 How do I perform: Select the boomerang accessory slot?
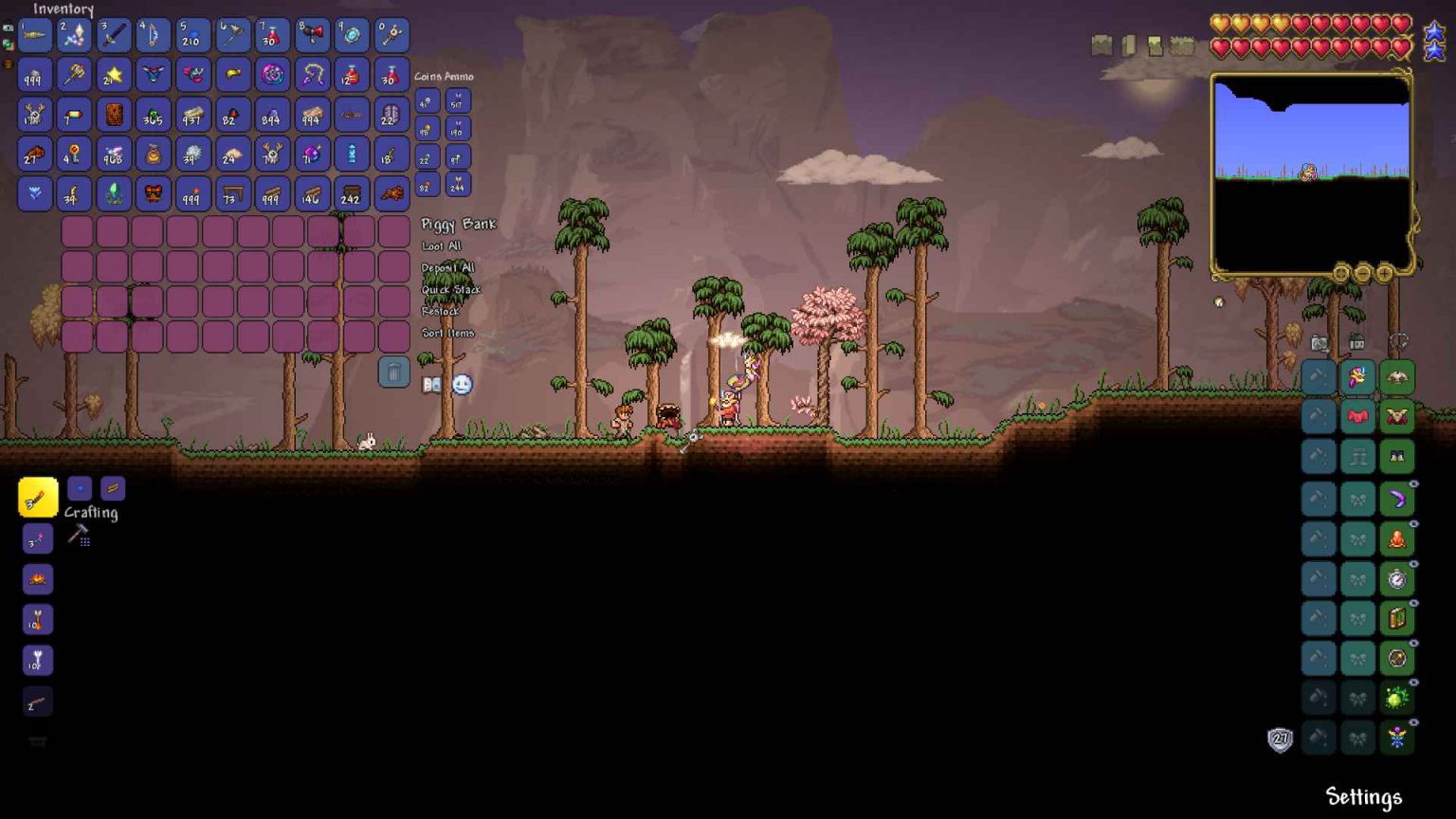click(x=1396, y=498)
